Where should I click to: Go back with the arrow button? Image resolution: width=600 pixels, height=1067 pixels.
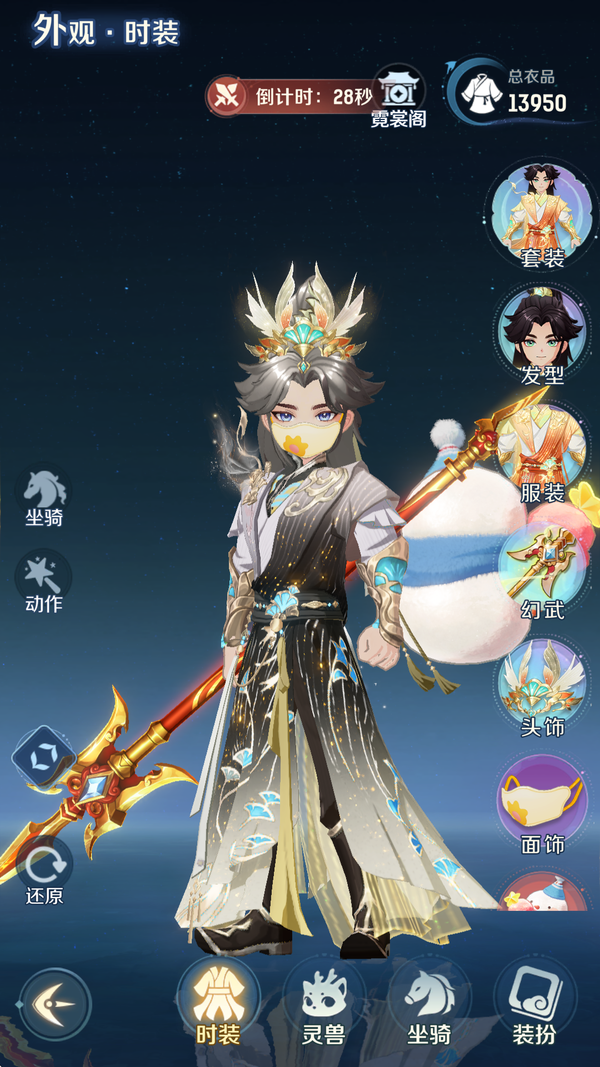(x=54, y=1004)
